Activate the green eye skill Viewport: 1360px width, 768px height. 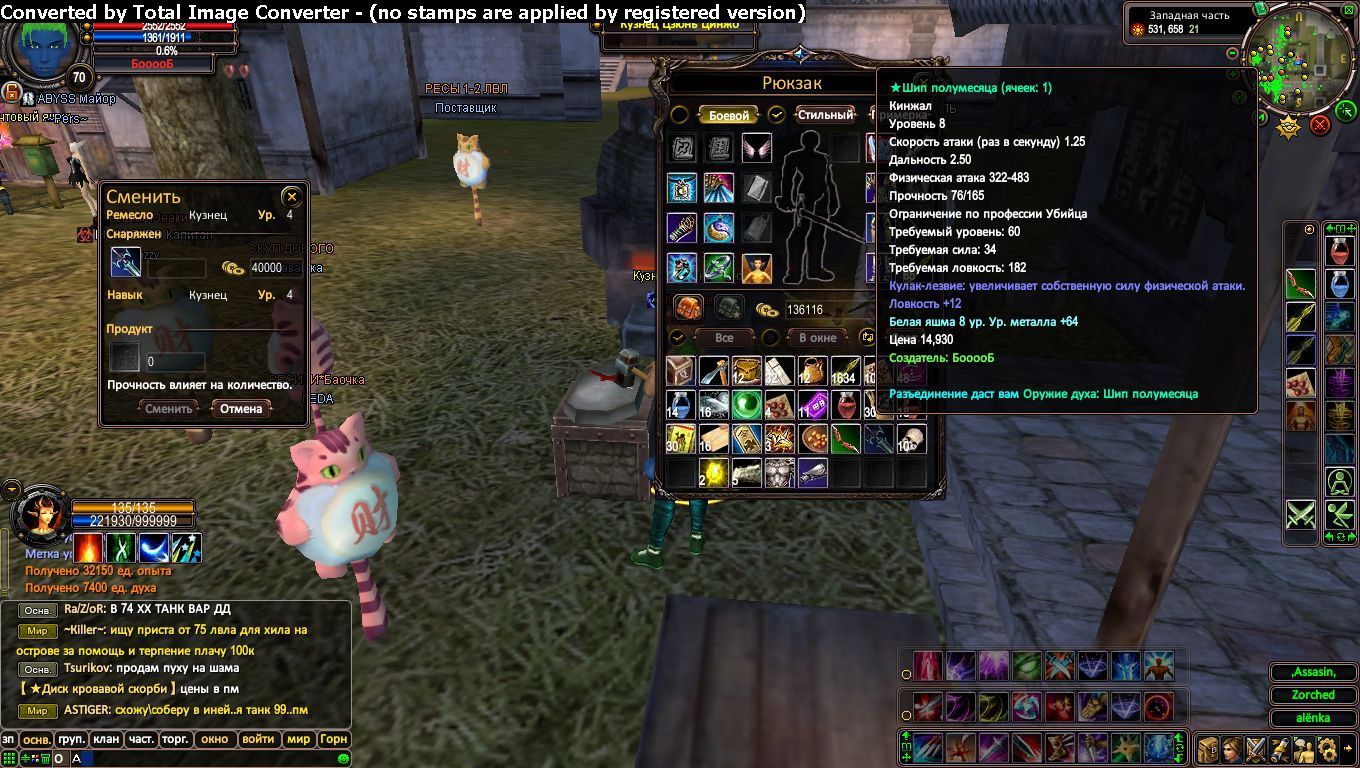coord(1027,665)
